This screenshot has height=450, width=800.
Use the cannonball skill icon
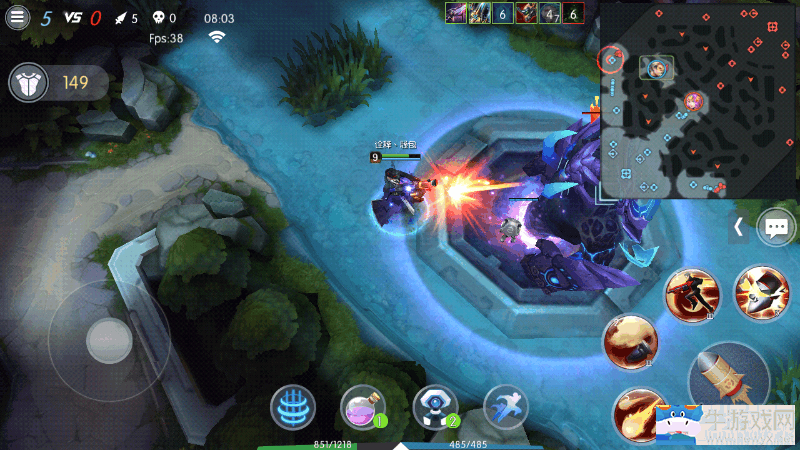pos(629,342)
